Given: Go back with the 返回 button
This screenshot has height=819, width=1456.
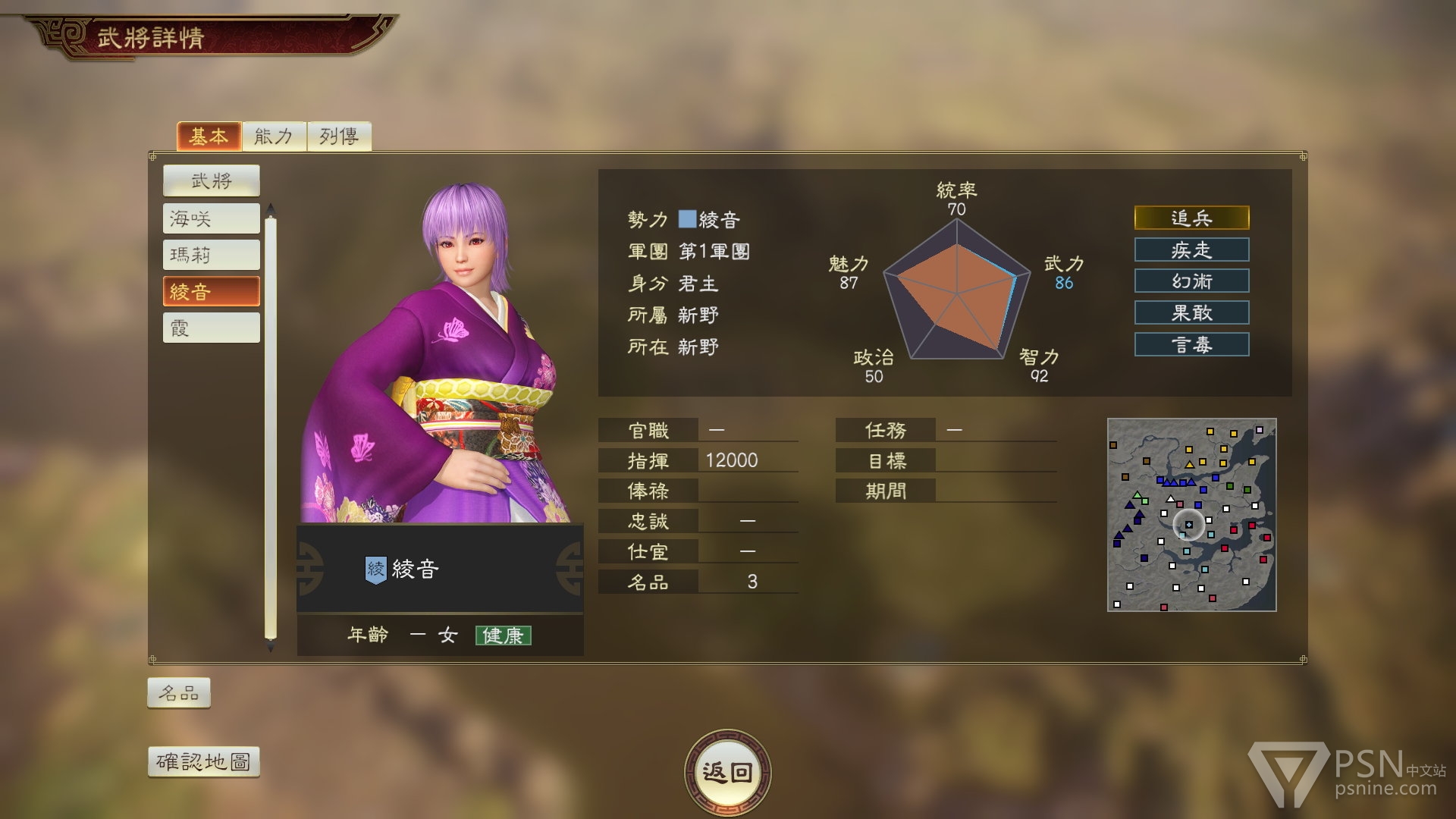Looking at the screenshot, I should 727,773.
